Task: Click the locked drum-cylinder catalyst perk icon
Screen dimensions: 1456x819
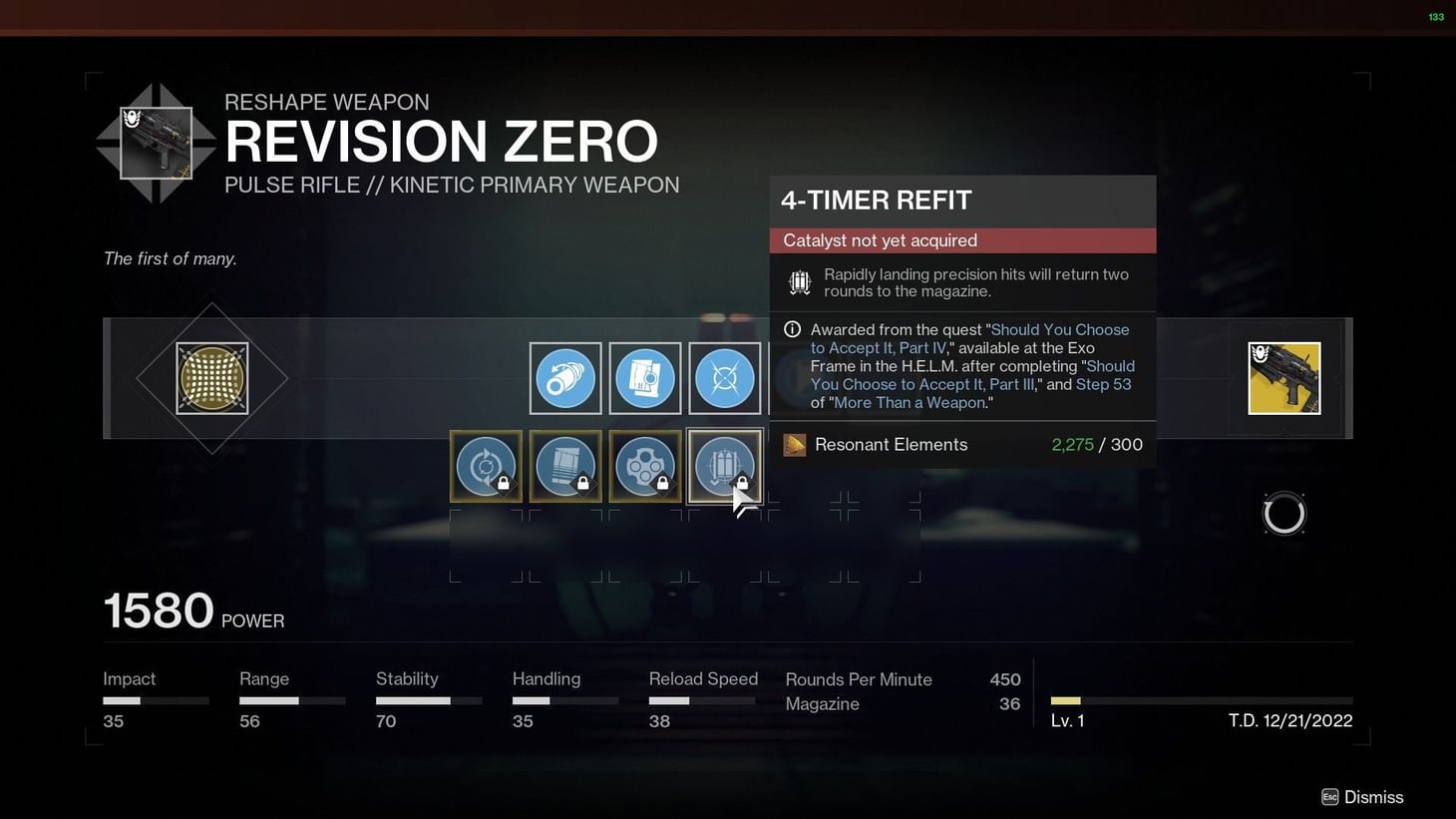Action: (645, 466)
